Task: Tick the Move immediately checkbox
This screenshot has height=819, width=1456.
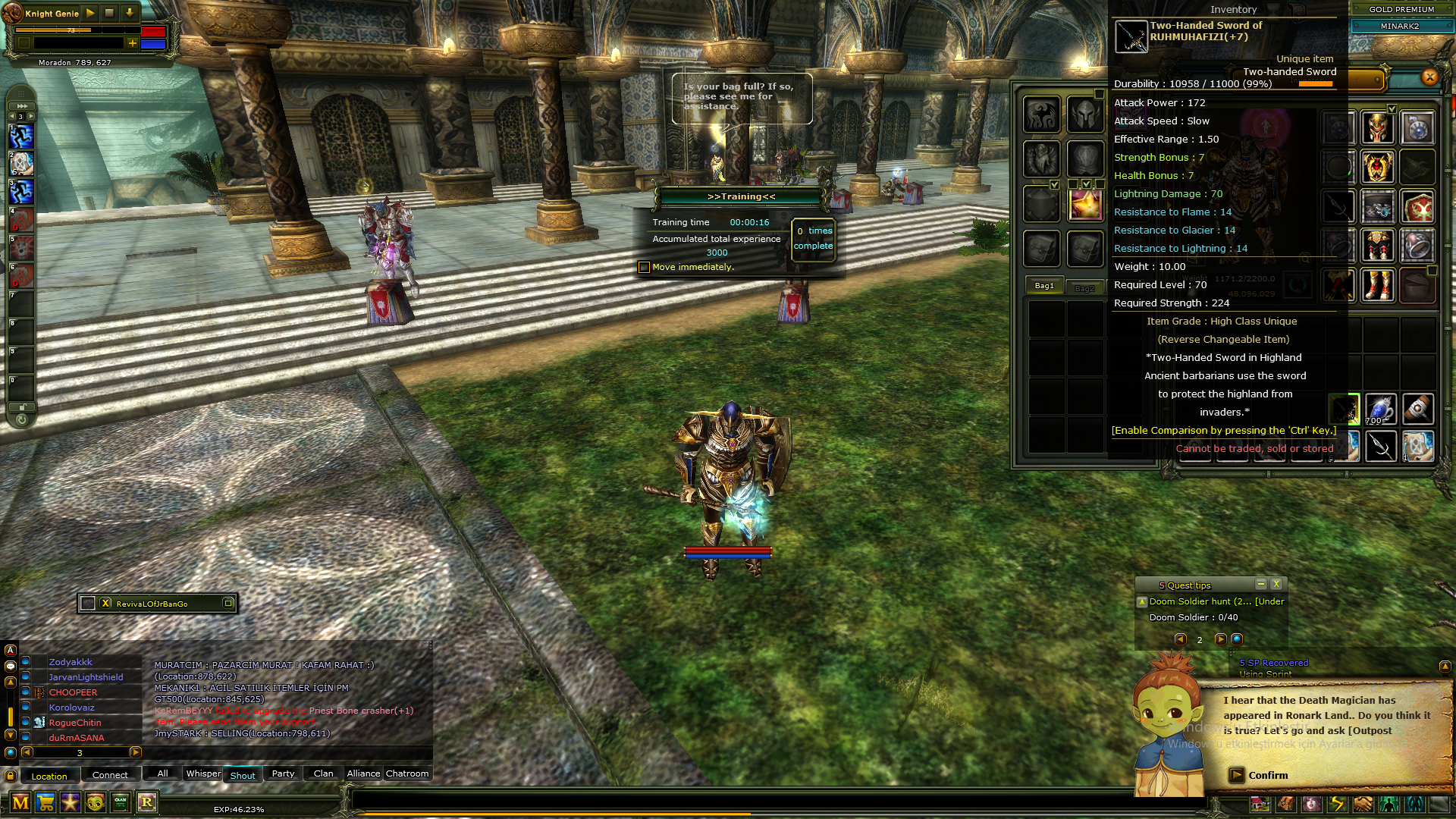Action: pos(644,267)
